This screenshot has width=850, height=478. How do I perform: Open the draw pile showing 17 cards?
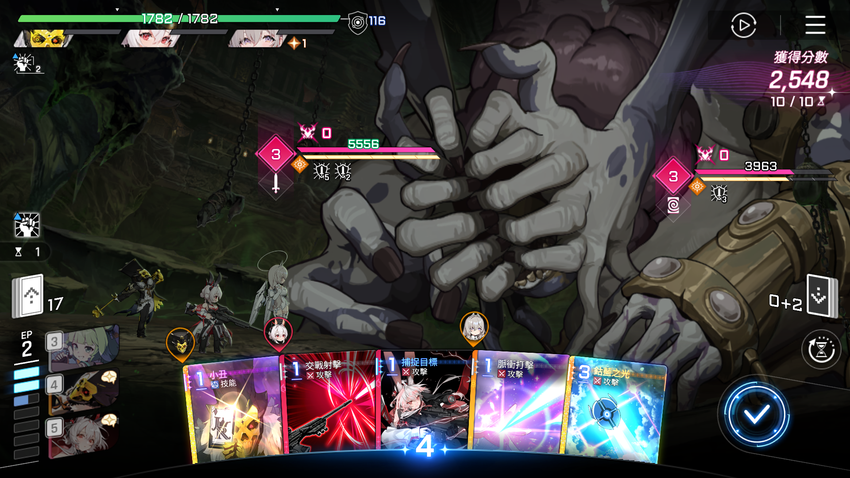(x=28, y=296)
